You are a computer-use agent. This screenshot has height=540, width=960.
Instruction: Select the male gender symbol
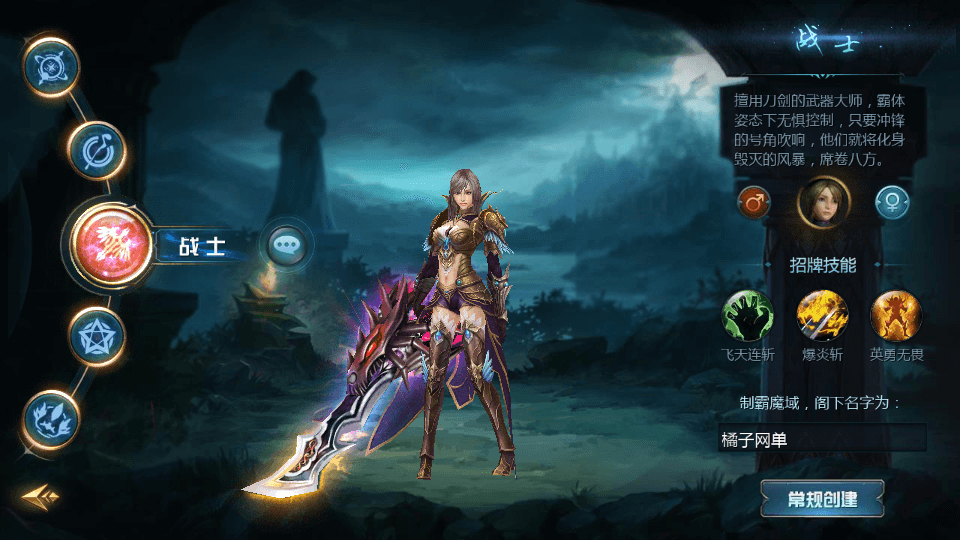[x=754, y=203]
